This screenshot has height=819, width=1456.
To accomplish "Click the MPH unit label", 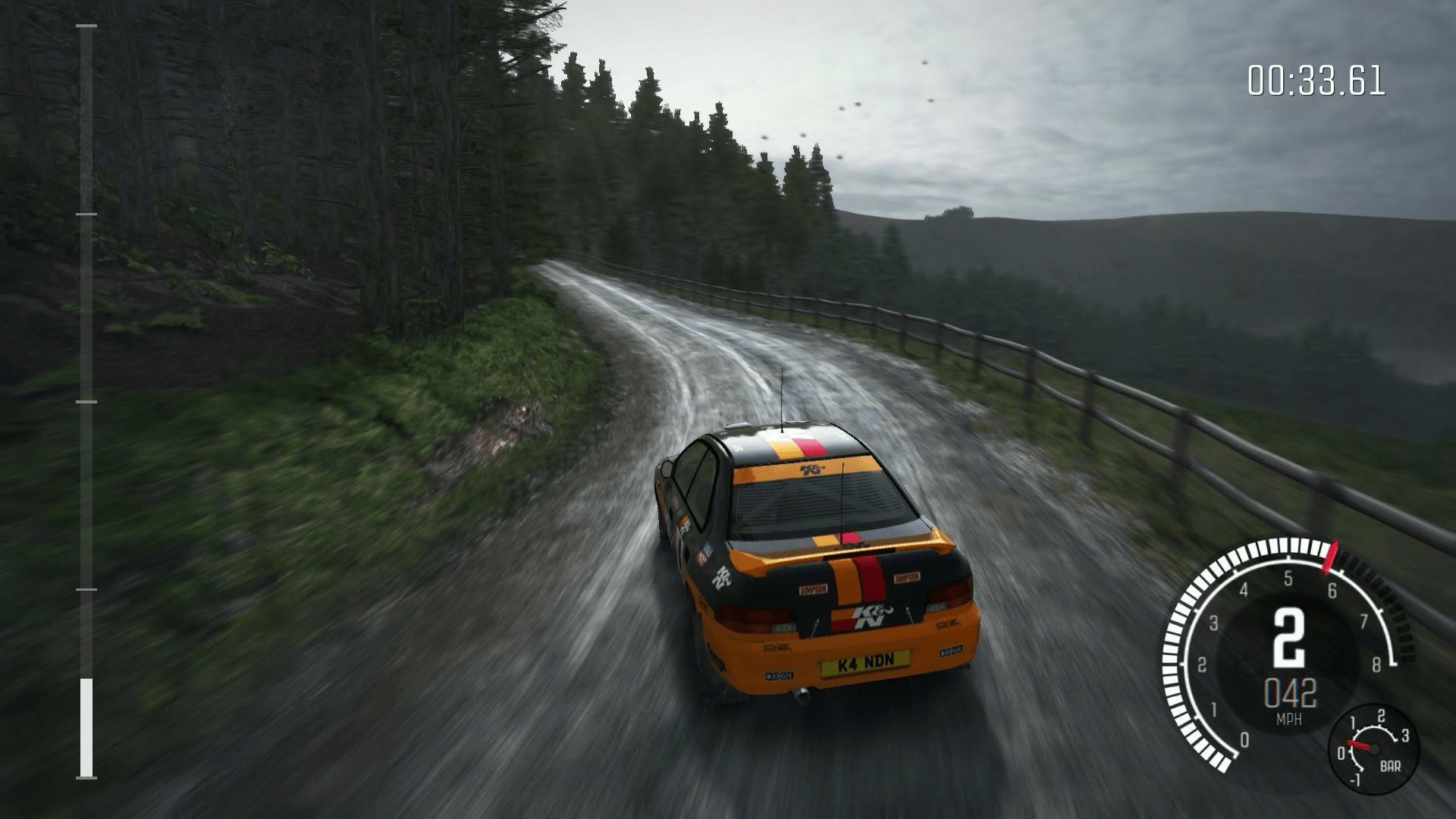I will coord(1289,718).
